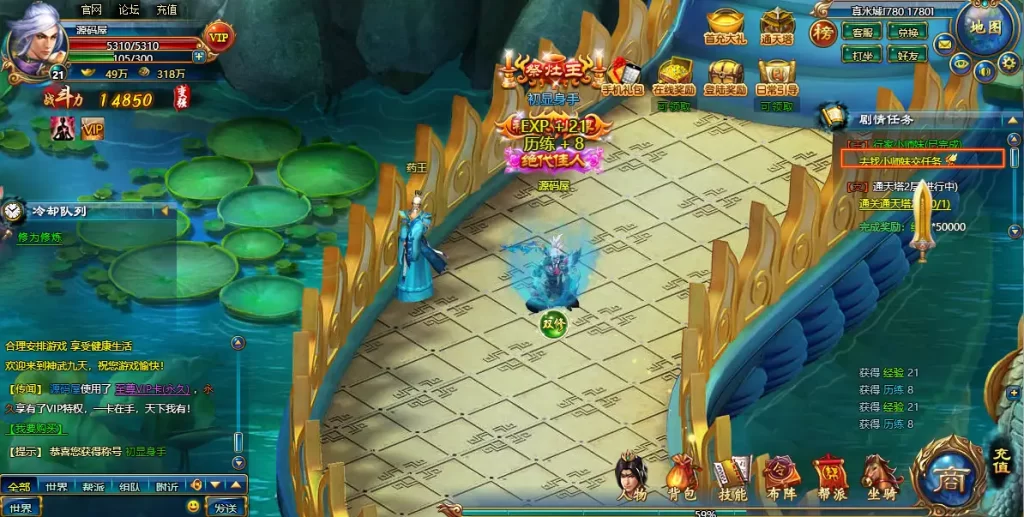The image size is (1024, 517).
Task: Open the 论坛 forum link
Action: coord(129,9)
